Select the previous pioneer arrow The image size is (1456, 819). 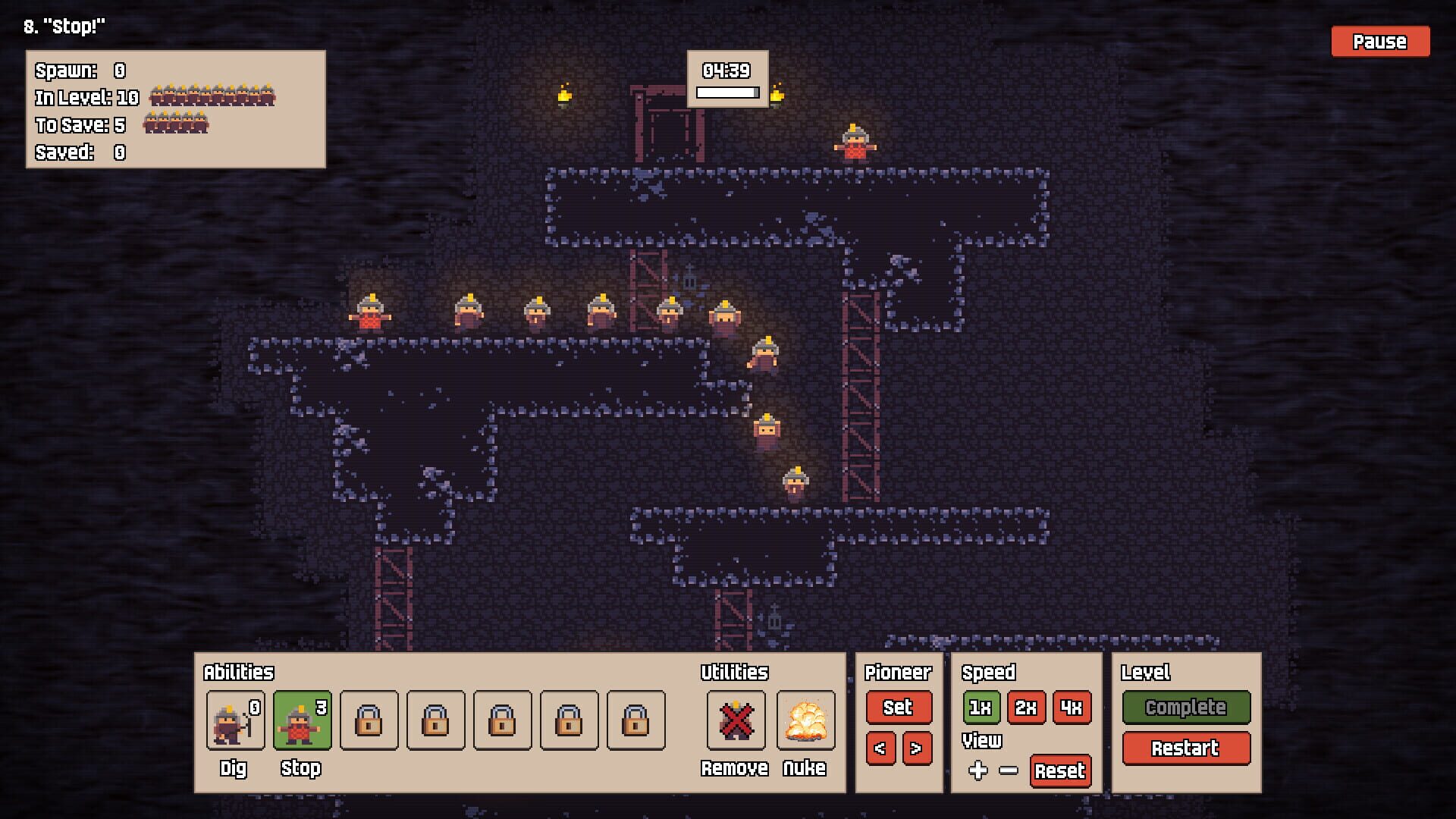coord(880,748)
